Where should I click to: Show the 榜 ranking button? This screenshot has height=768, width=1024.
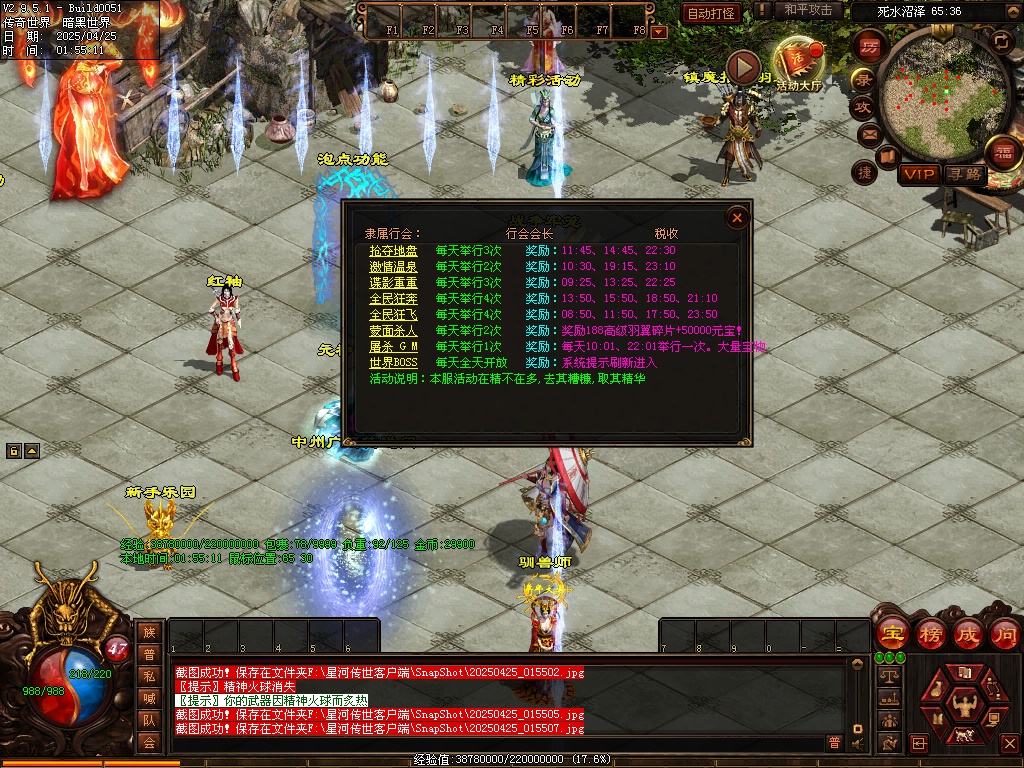pos(930,634)
